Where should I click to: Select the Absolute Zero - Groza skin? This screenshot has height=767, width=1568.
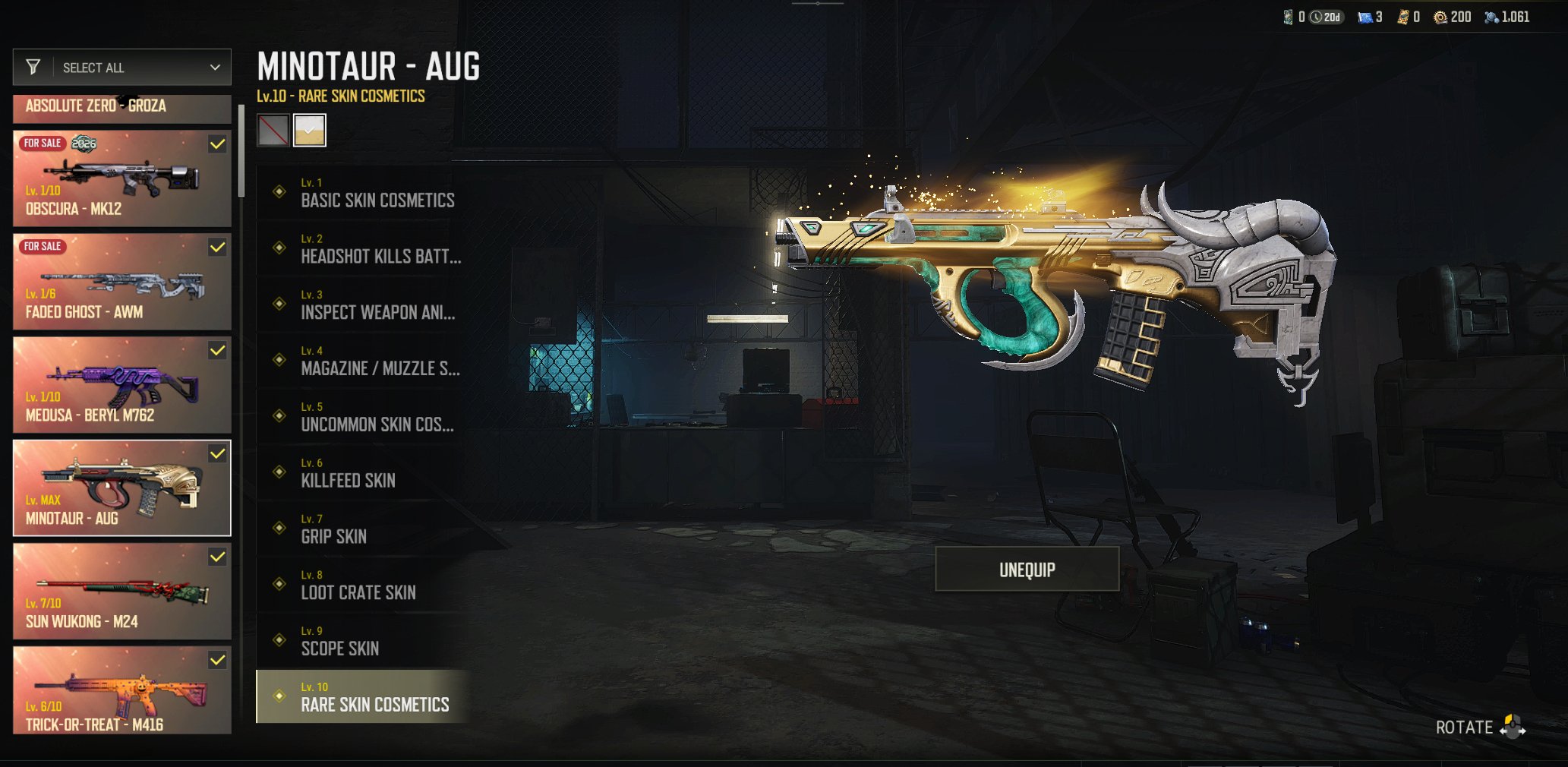[122, 107]
